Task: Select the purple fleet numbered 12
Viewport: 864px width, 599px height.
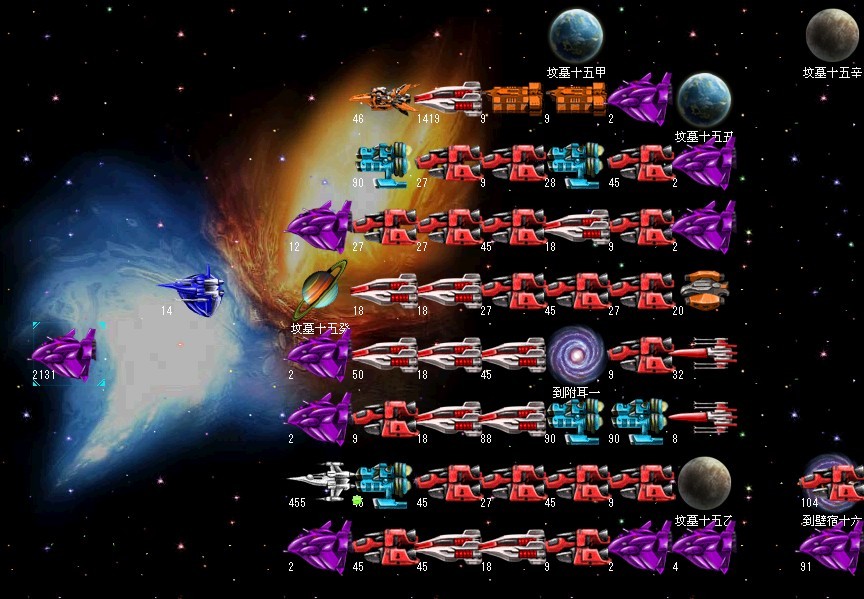Action: pos(318,226)
